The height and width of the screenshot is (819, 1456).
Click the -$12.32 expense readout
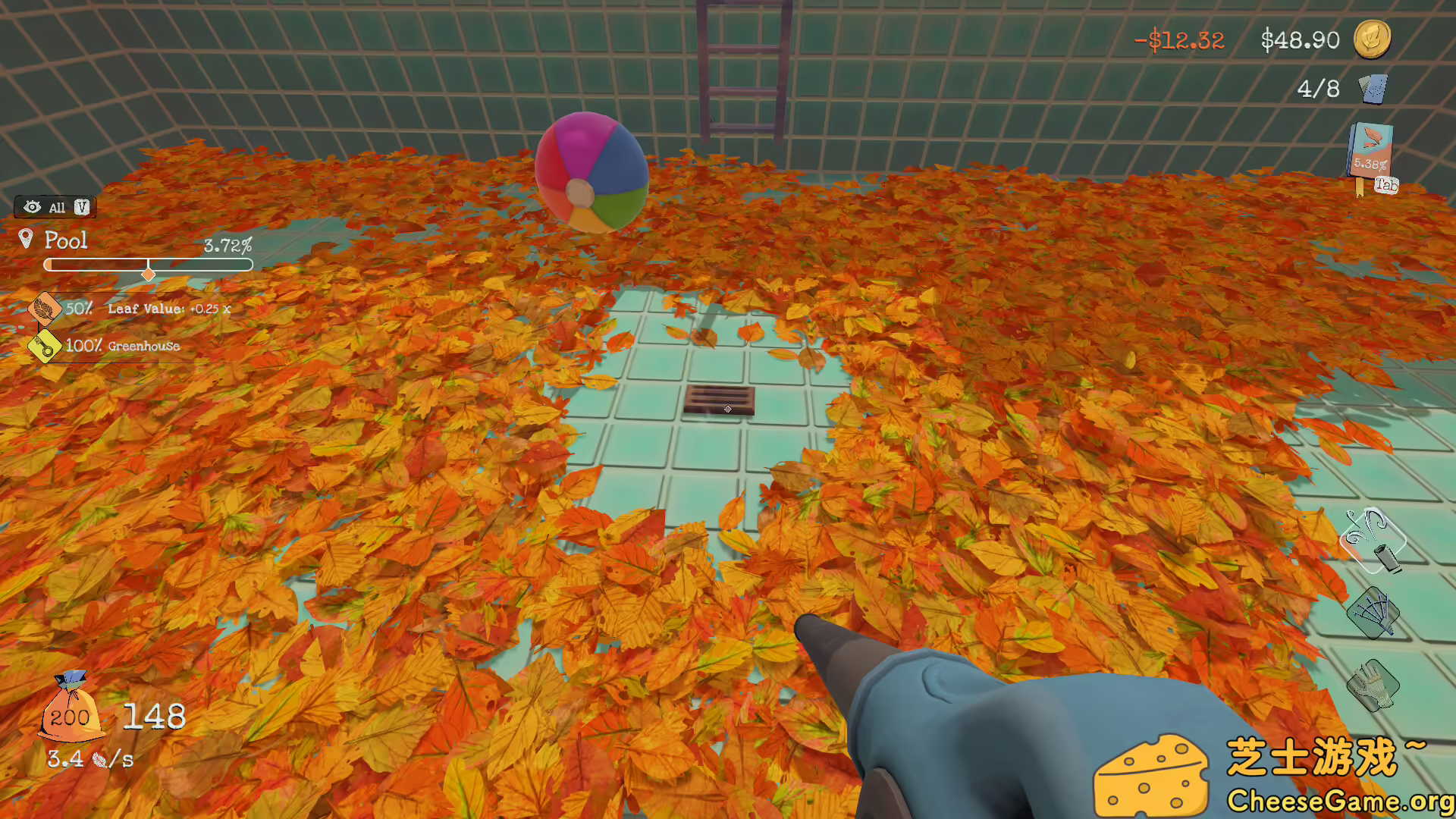pos(1181,39)
